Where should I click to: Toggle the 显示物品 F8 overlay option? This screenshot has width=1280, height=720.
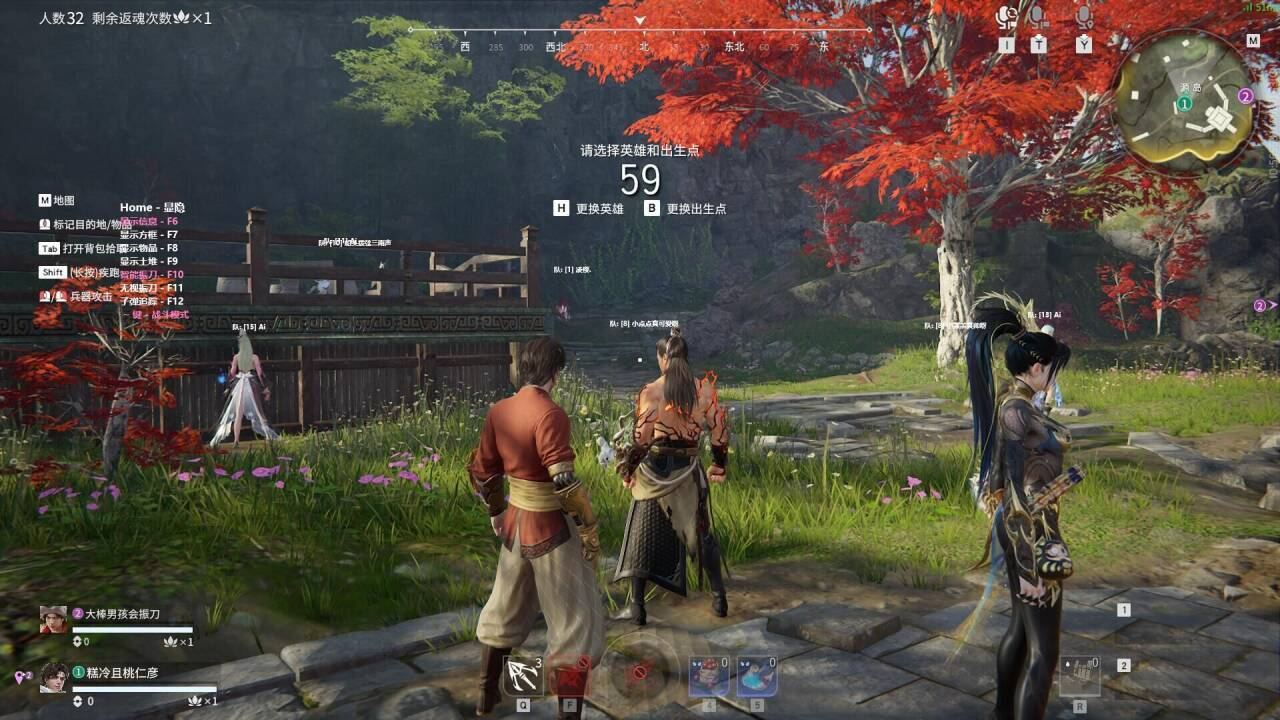pyautogui.click(x=149, y=248)
